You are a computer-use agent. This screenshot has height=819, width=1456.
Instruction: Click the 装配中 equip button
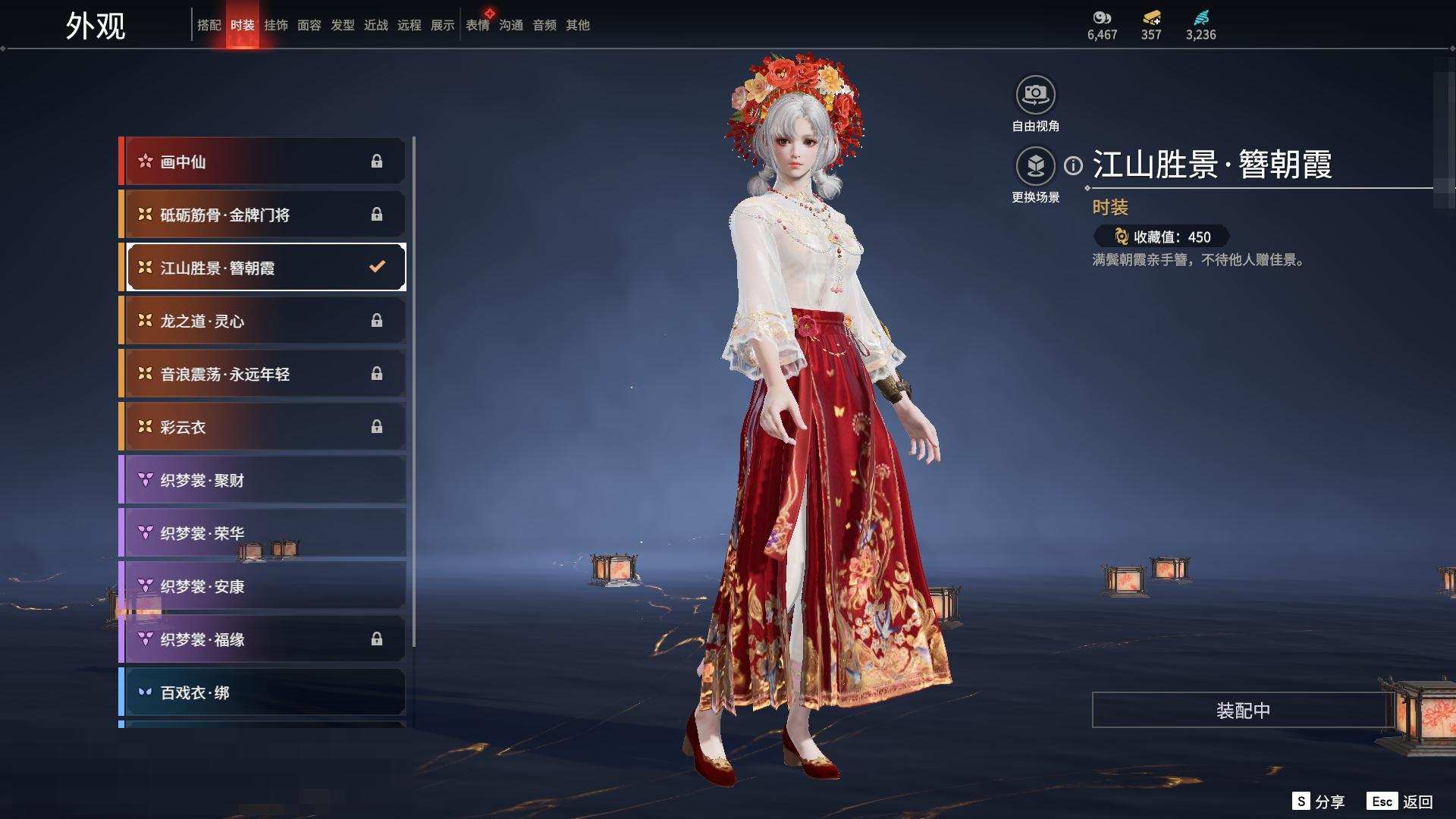1242,710
